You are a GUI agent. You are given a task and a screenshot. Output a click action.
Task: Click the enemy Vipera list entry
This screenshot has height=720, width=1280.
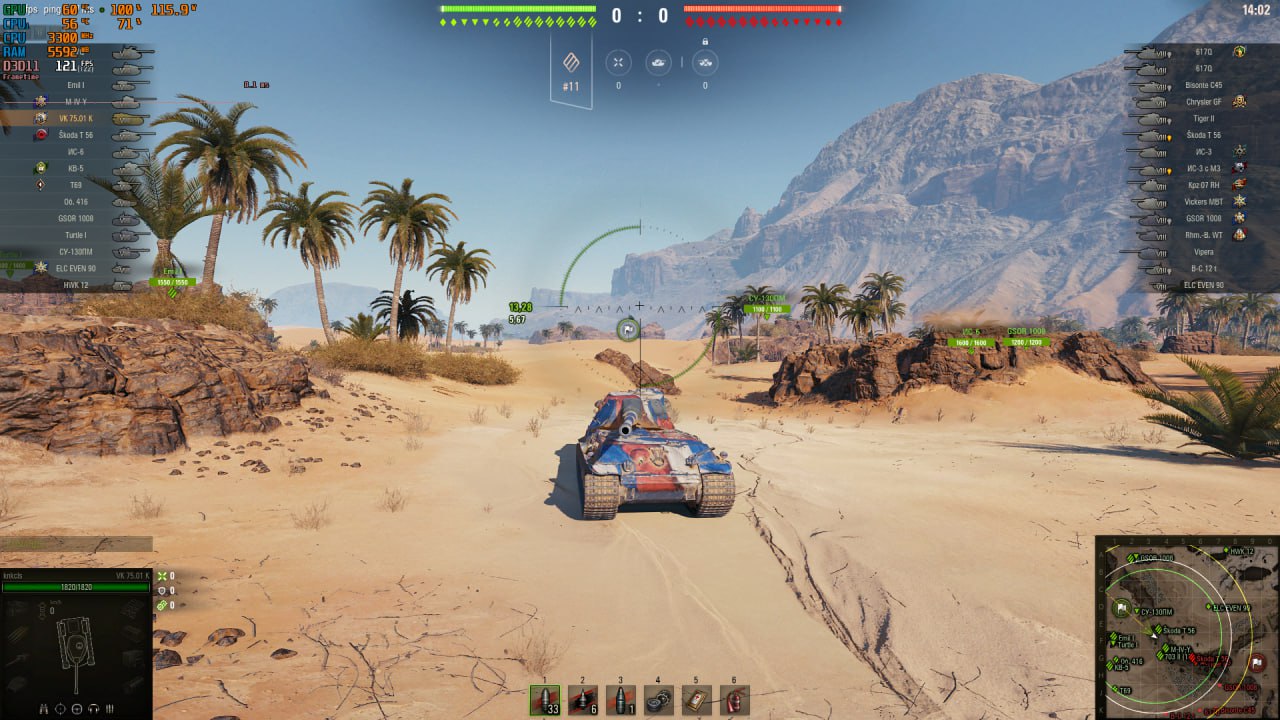point(1203,252)
